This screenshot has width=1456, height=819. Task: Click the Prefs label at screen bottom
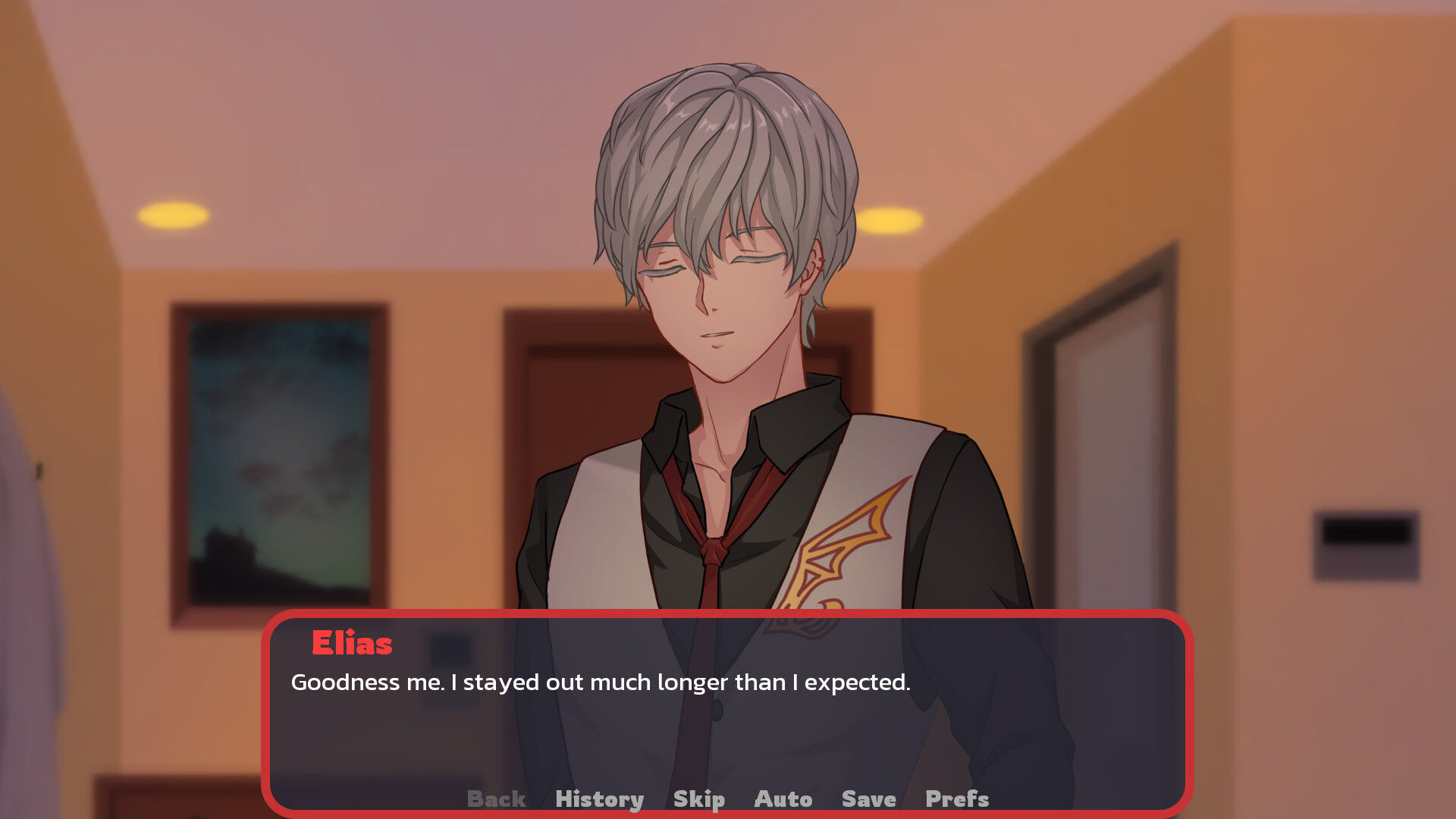(x=957, y=799)
